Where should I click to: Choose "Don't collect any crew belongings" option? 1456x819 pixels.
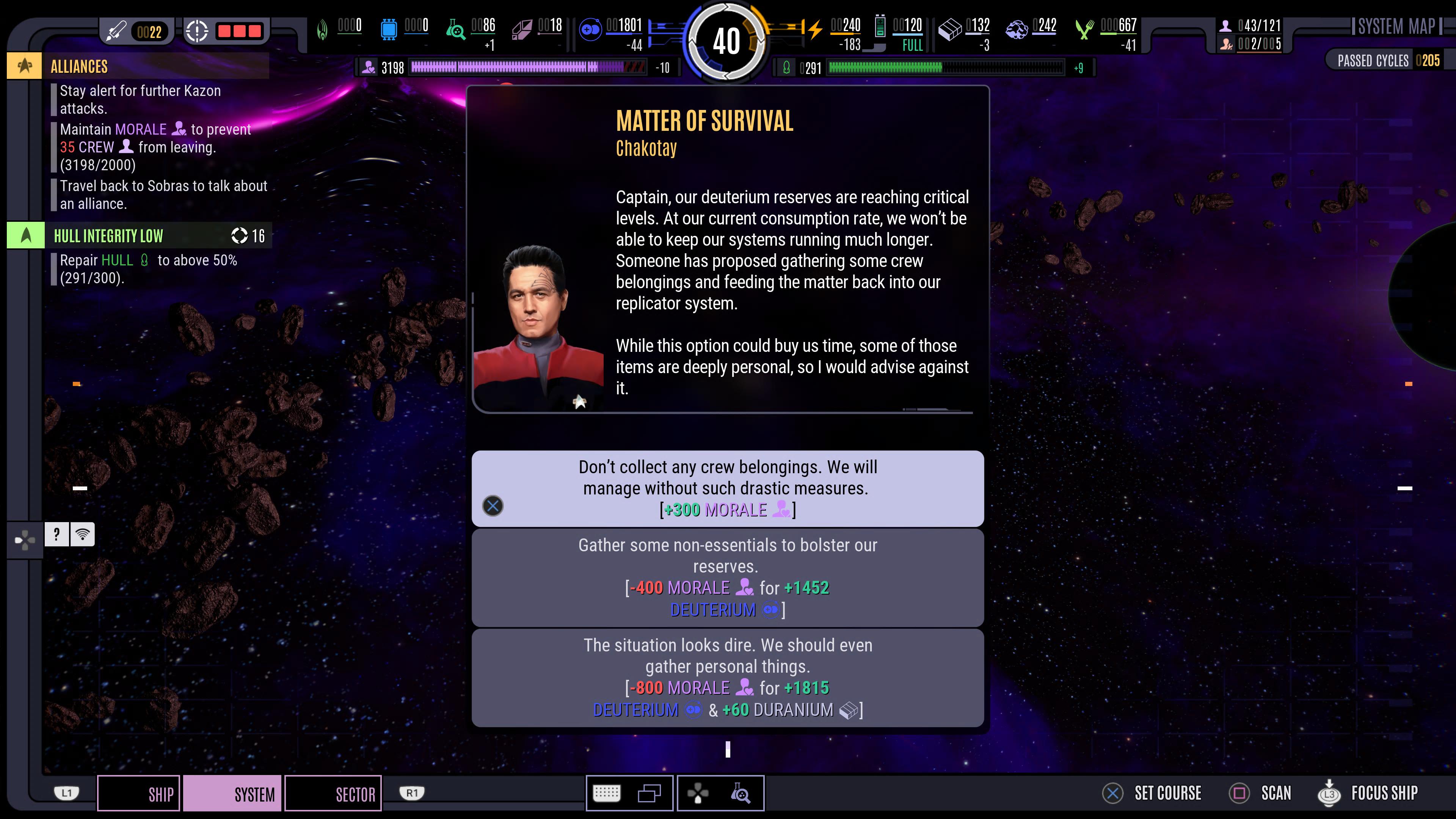coord(728,488)
